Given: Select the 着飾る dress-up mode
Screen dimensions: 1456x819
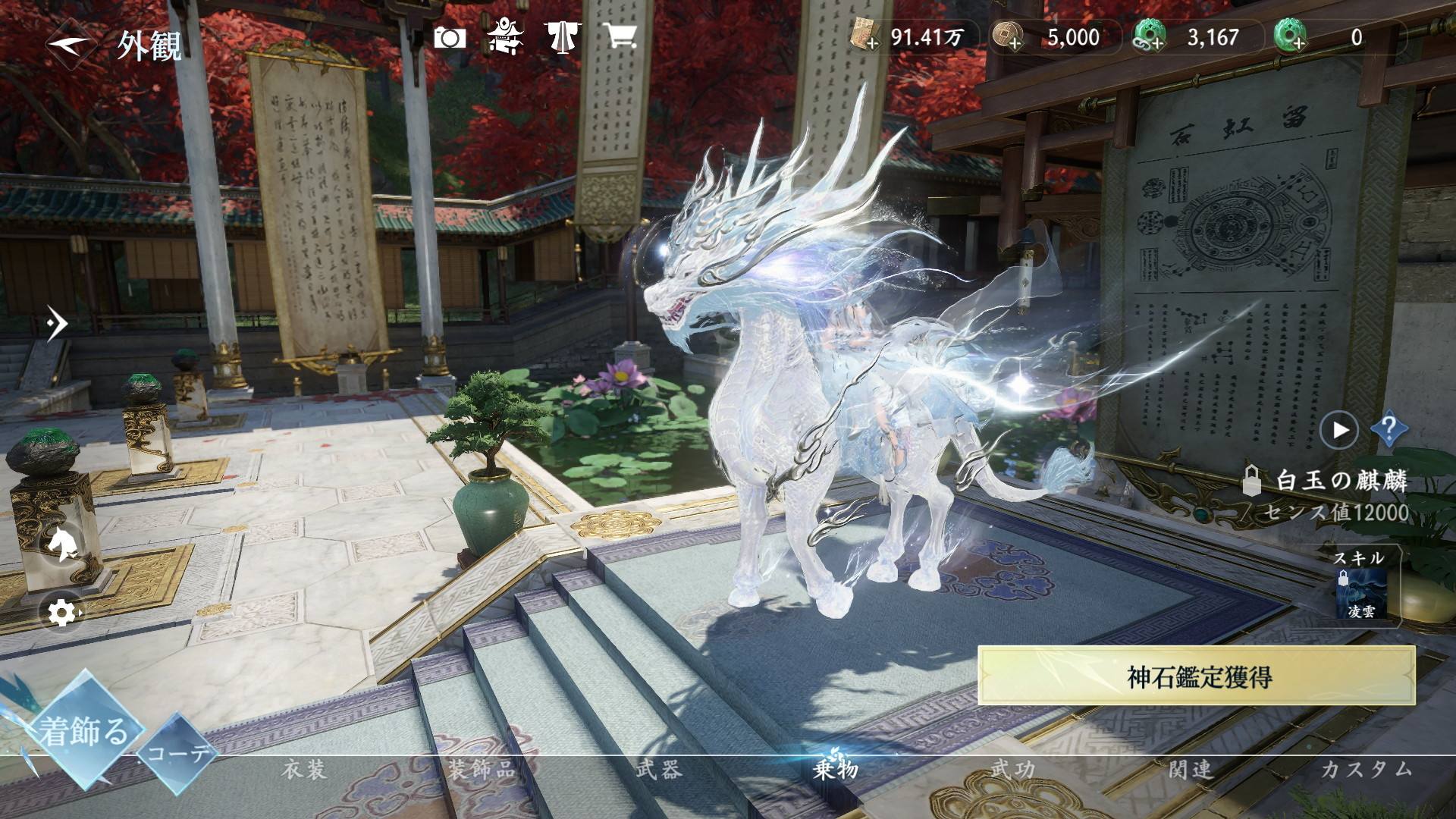Looking at the screenshot, I should [x=82, y=730].
